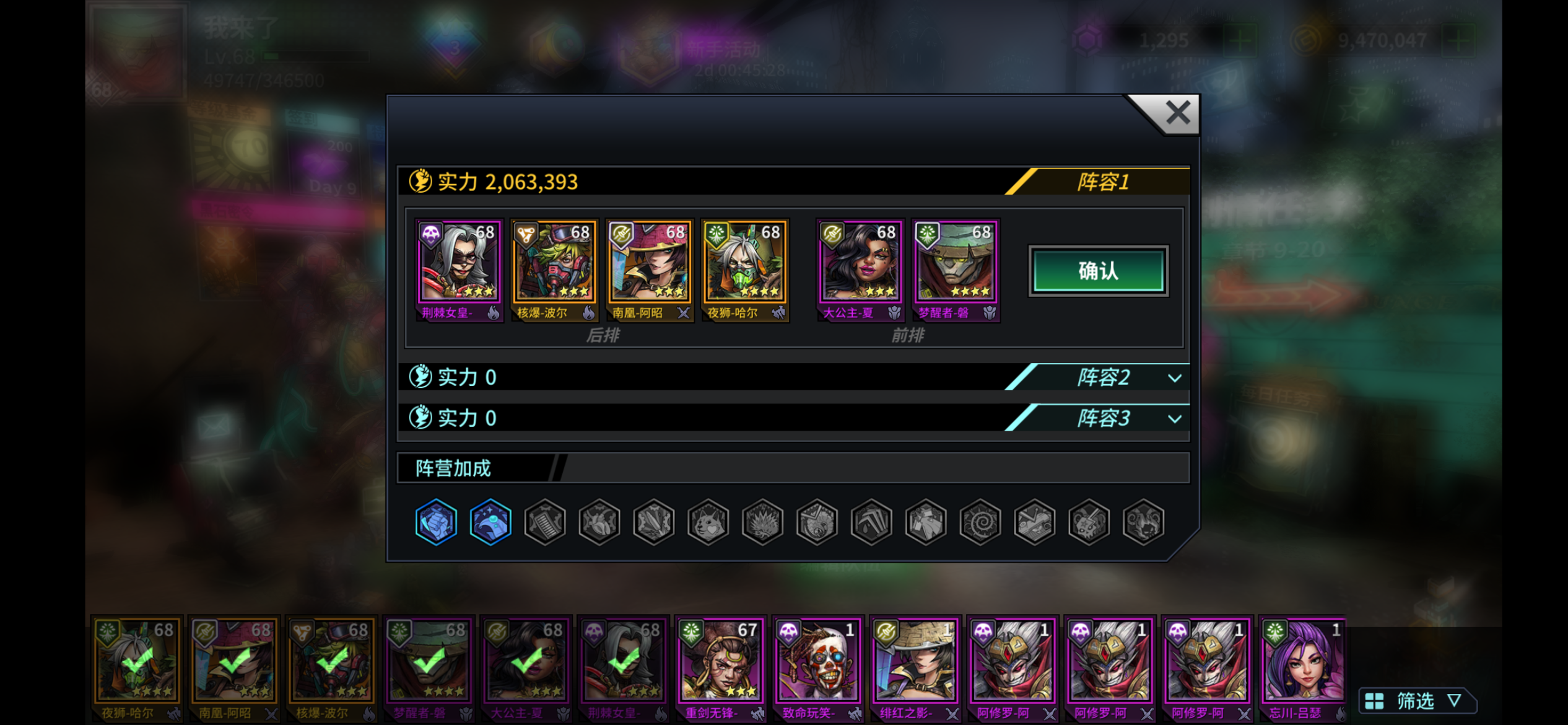Click the 阵营加成 header label
This screenshot has width=1568, height=725.
(x=452, y=468)
